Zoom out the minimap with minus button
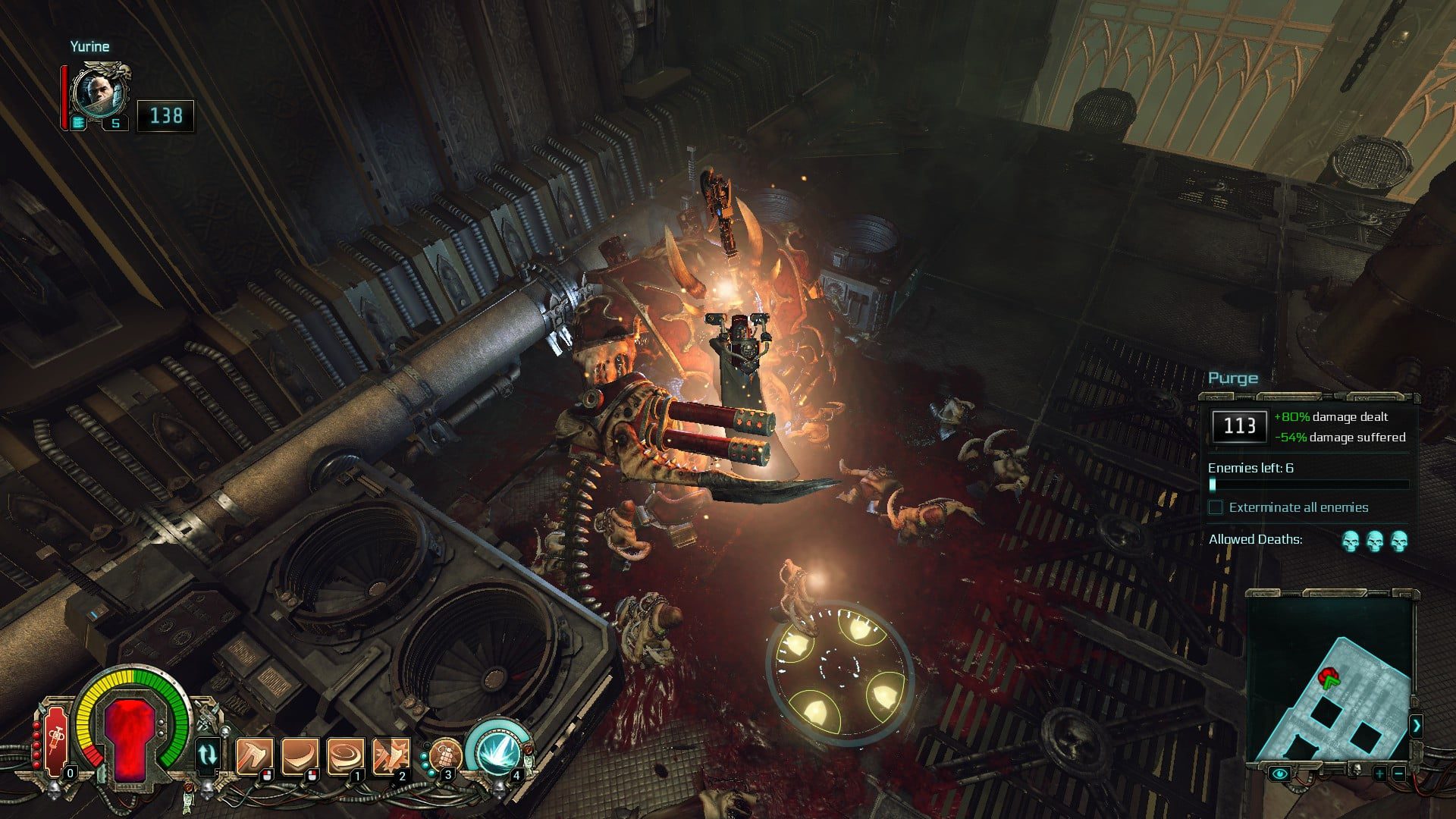 [1398, 773]
